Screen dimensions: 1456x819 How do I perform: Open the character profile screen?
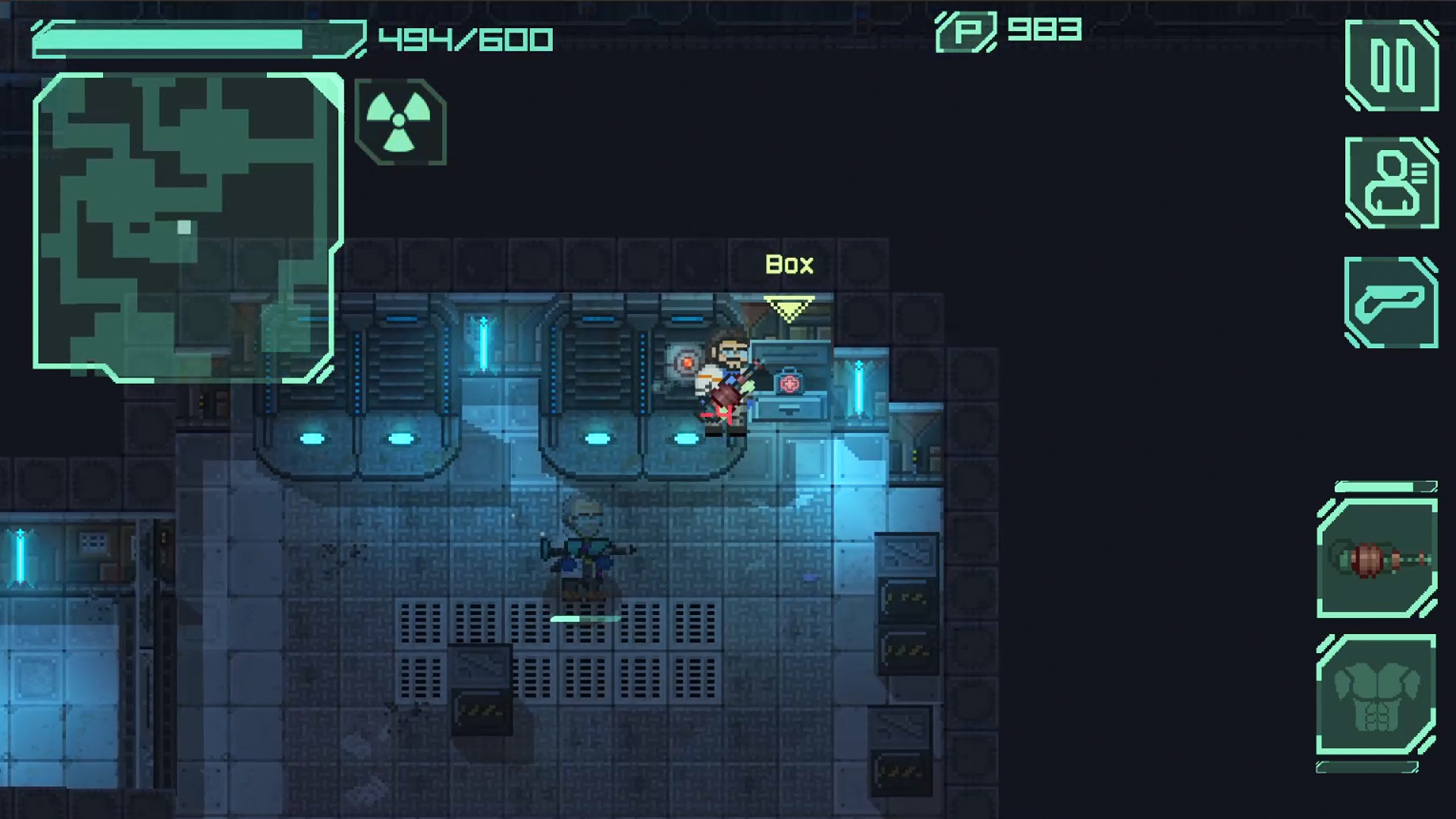(1394, 184)
